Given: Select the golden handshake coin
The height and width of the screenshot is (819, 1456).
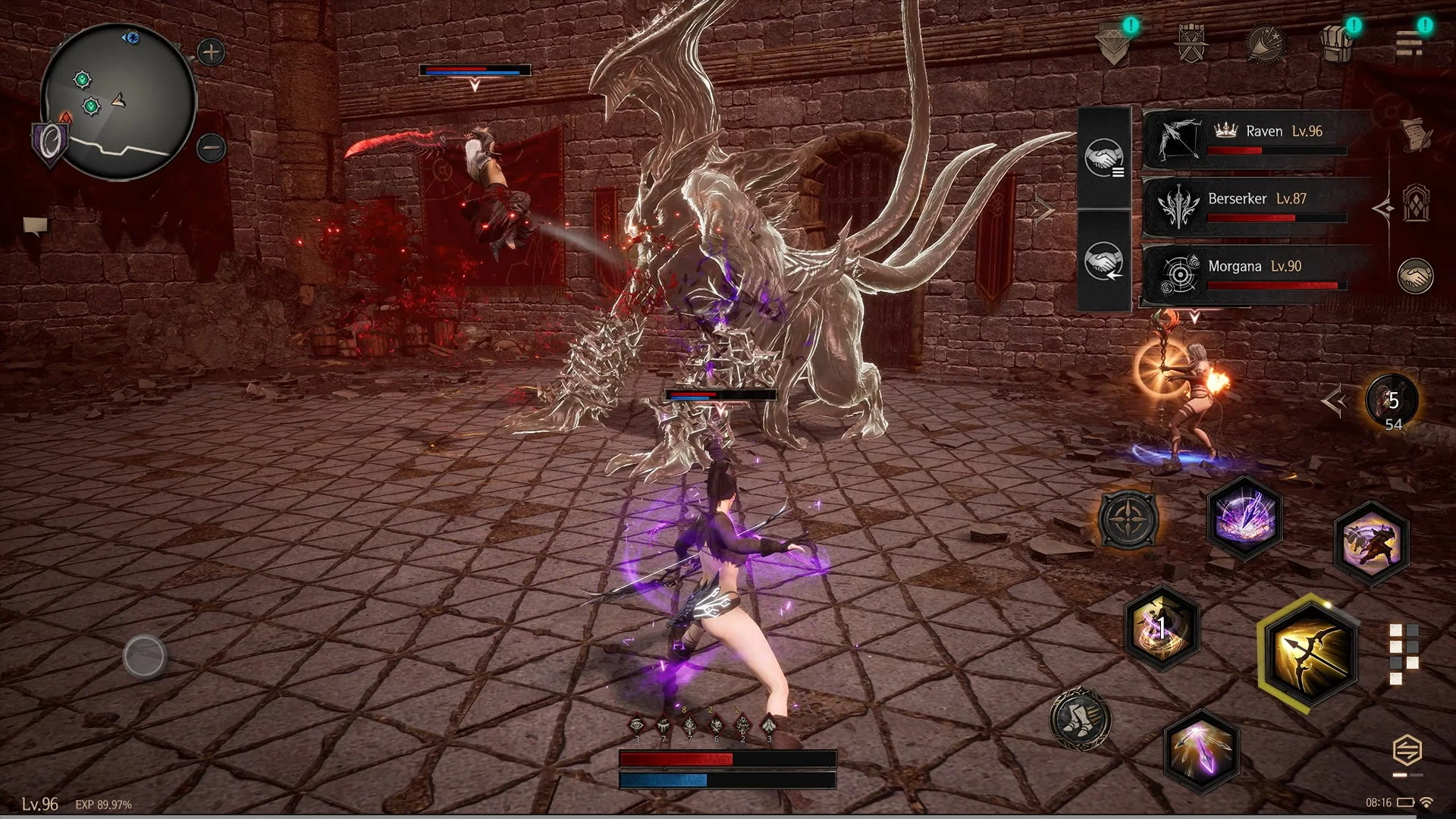Looking at the screenshot, I should click(1417, 278).
